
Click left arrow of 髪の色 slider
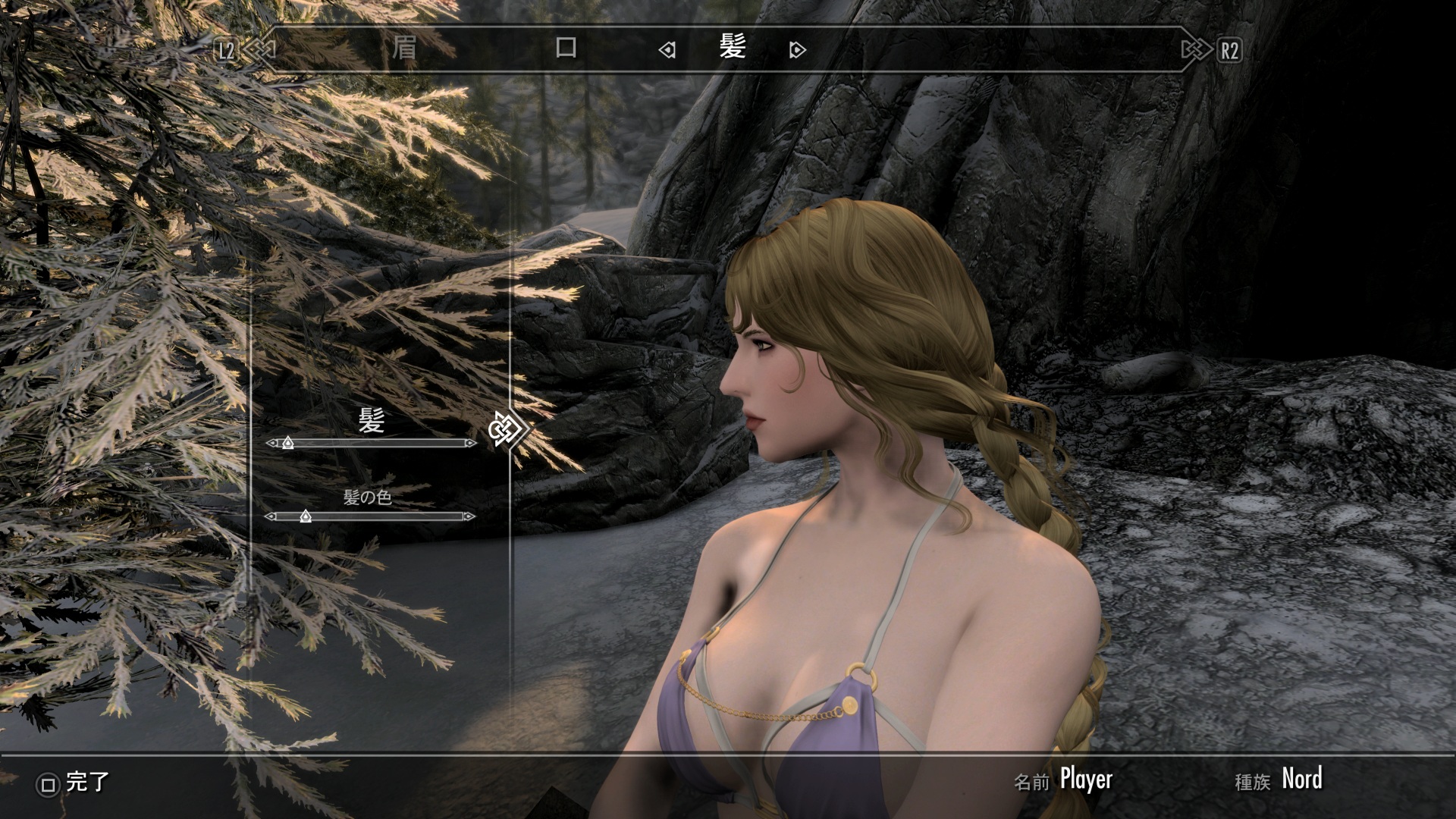click(270, 516)
